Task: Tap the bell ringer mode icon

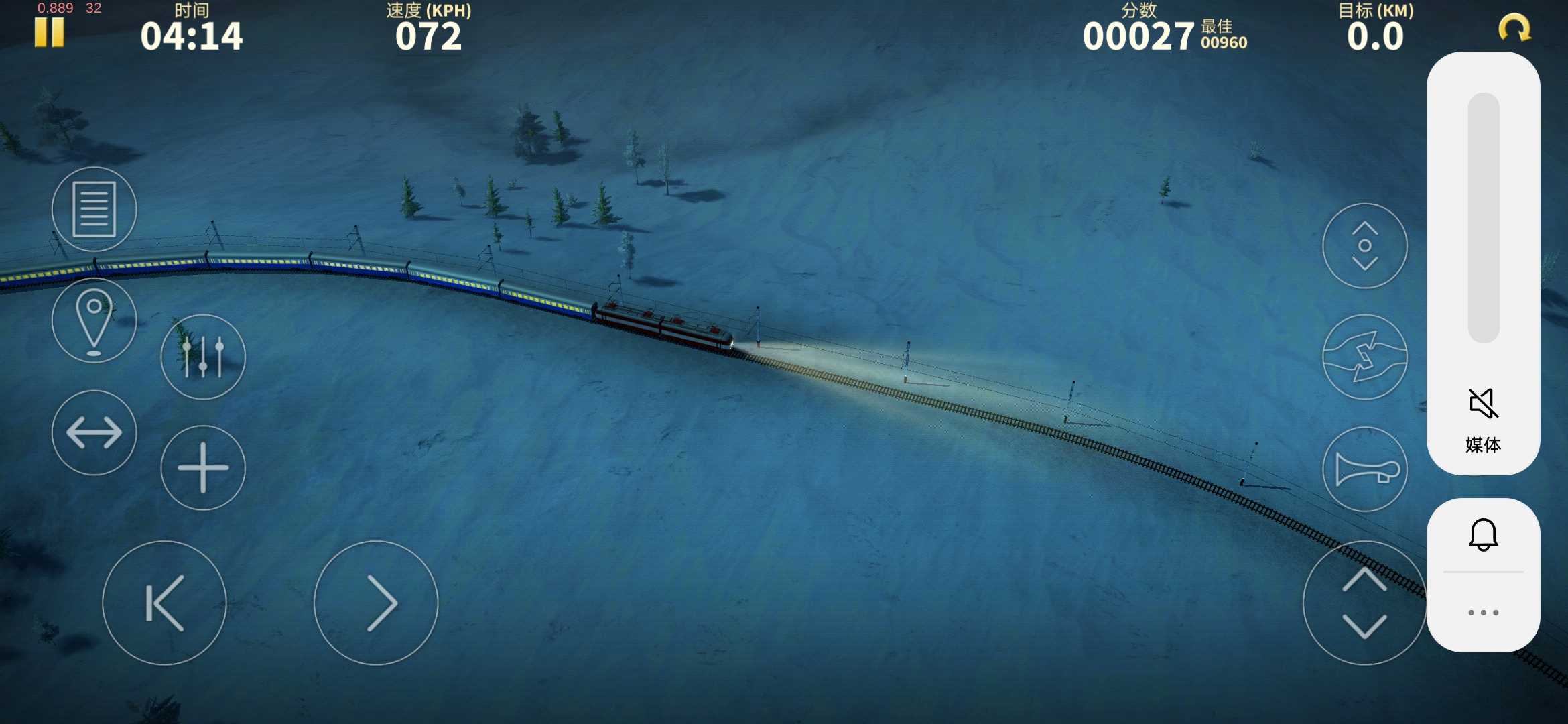Action: point(1483,534)
